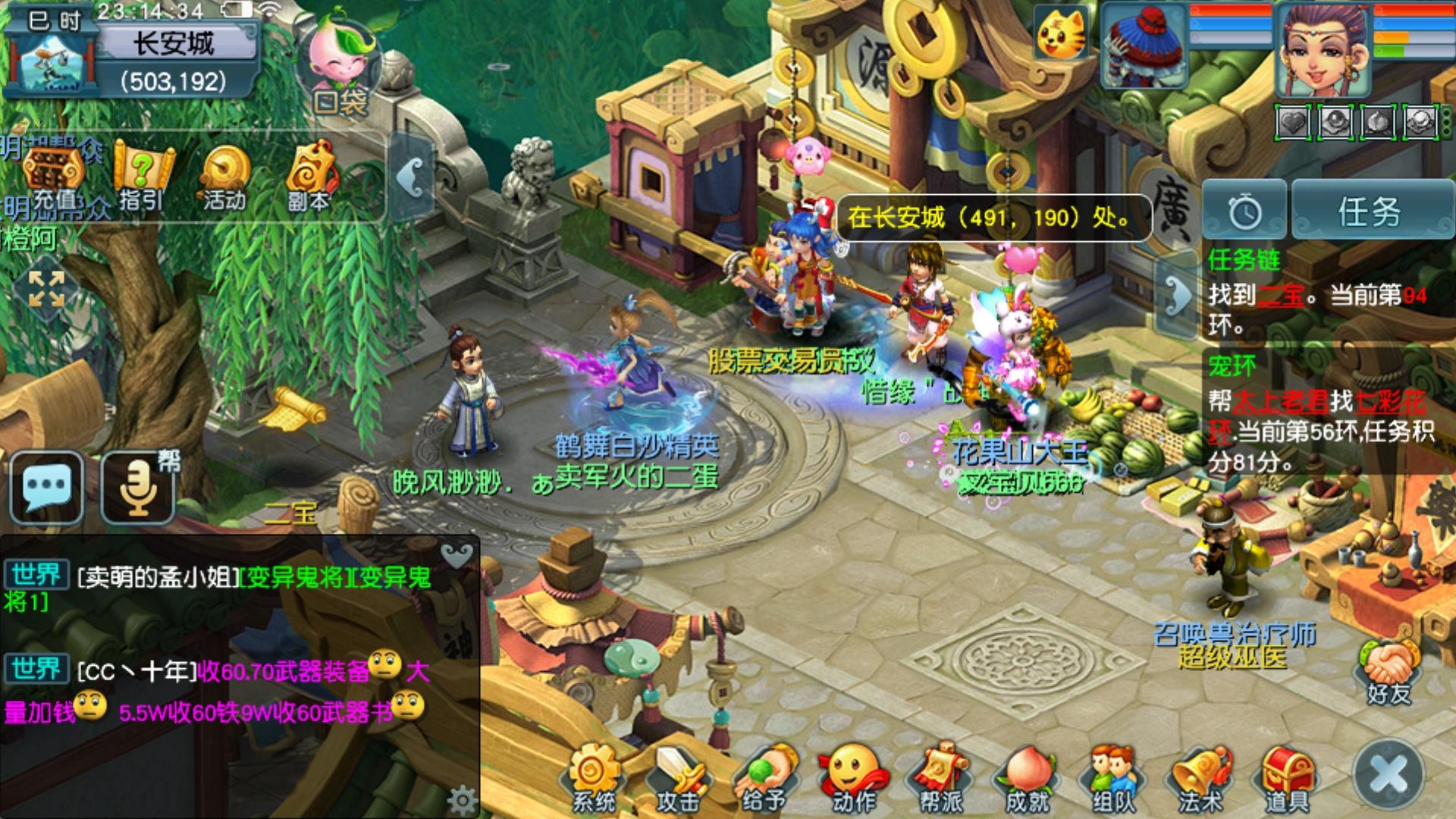Screen dimensions: 1456x819
Task: Activate the microphone voice button
Action: [x=138, y=487]
